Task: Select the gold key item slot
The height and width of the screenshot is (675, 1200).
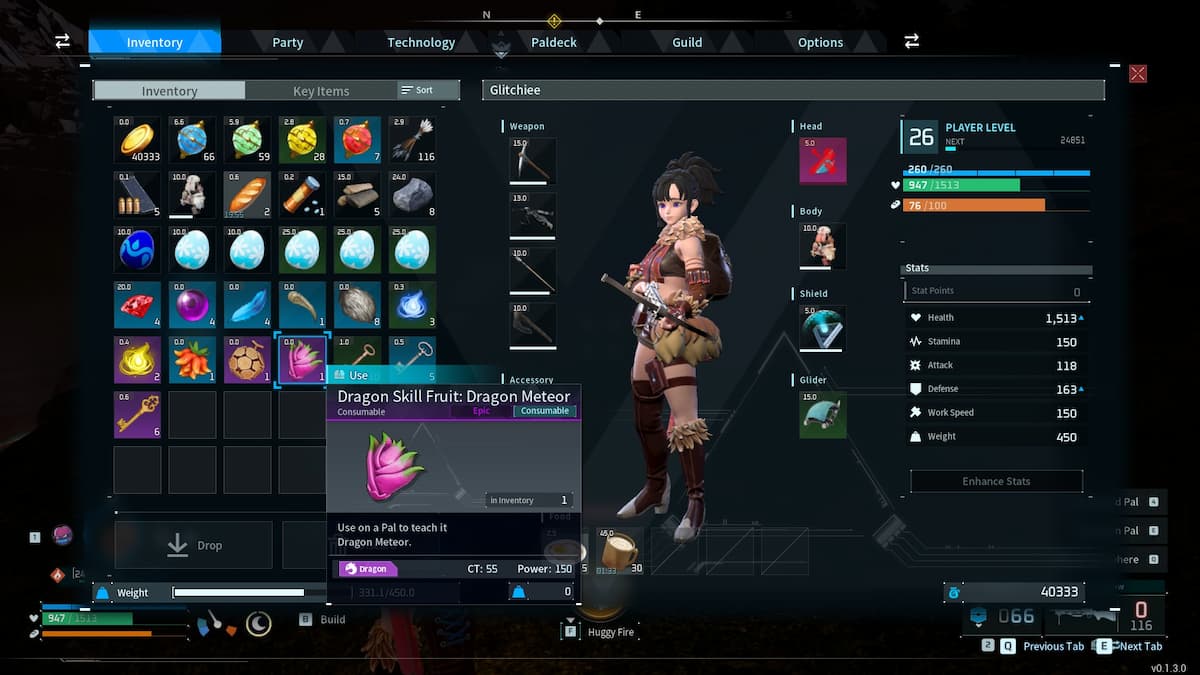Action: 137,414
